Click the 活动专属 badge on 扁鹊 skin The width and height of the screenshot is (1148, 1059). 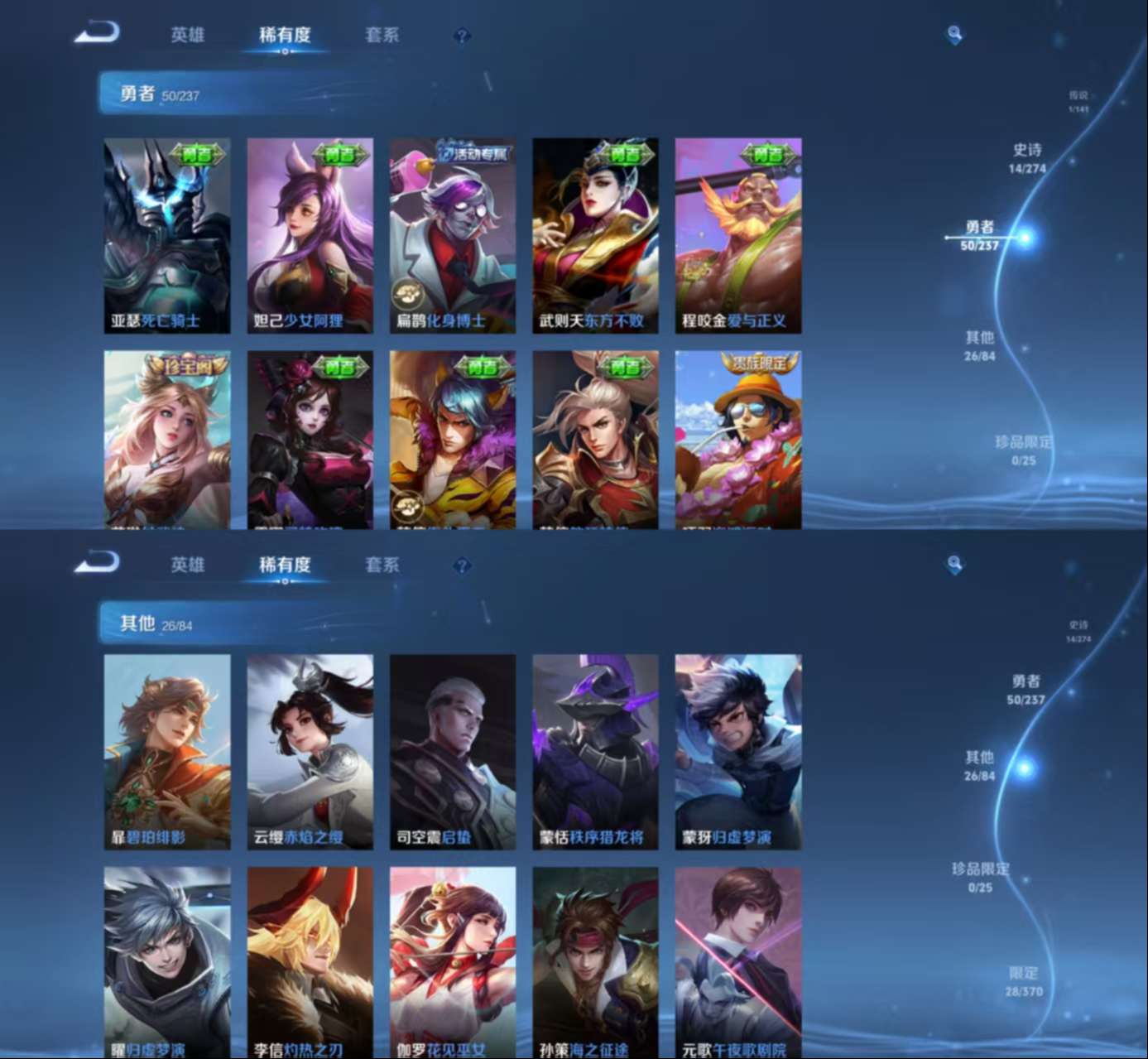pyautogui.click(x=470, y=152)
